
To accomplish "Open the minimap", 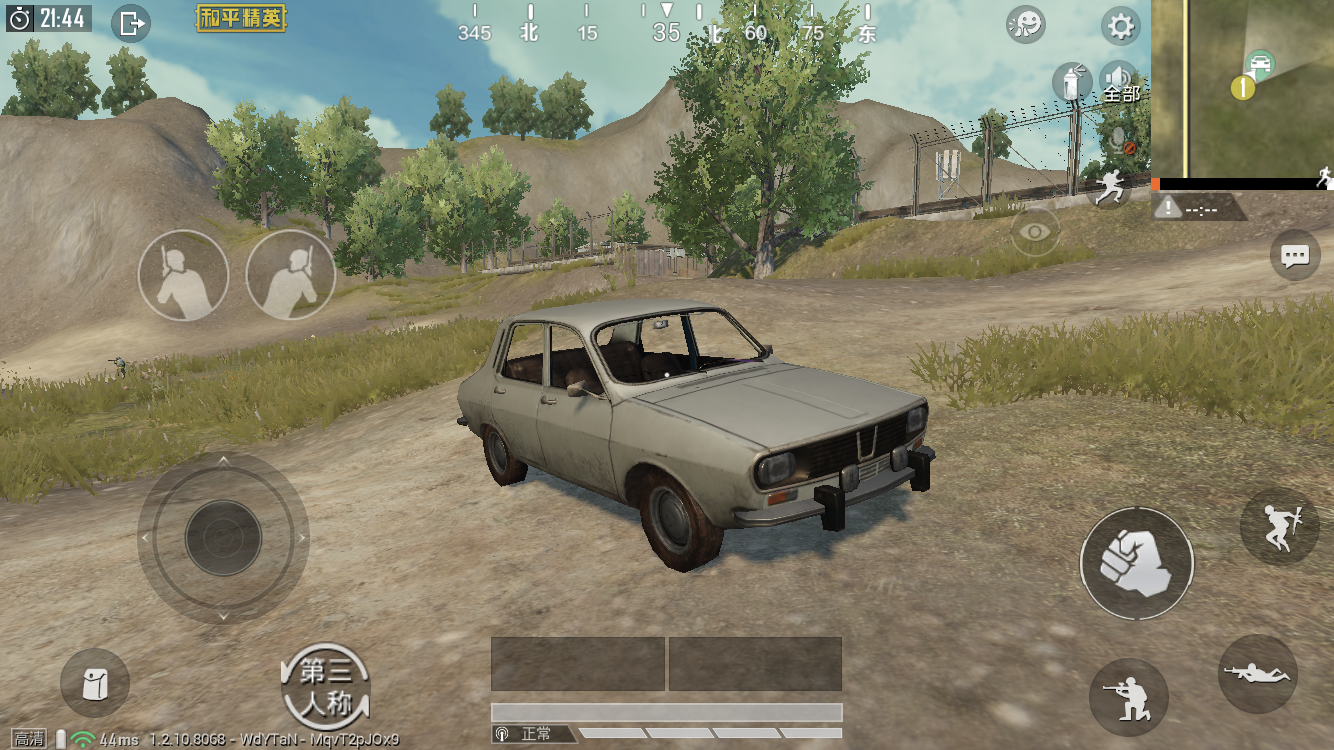I will coord(1242,88).
